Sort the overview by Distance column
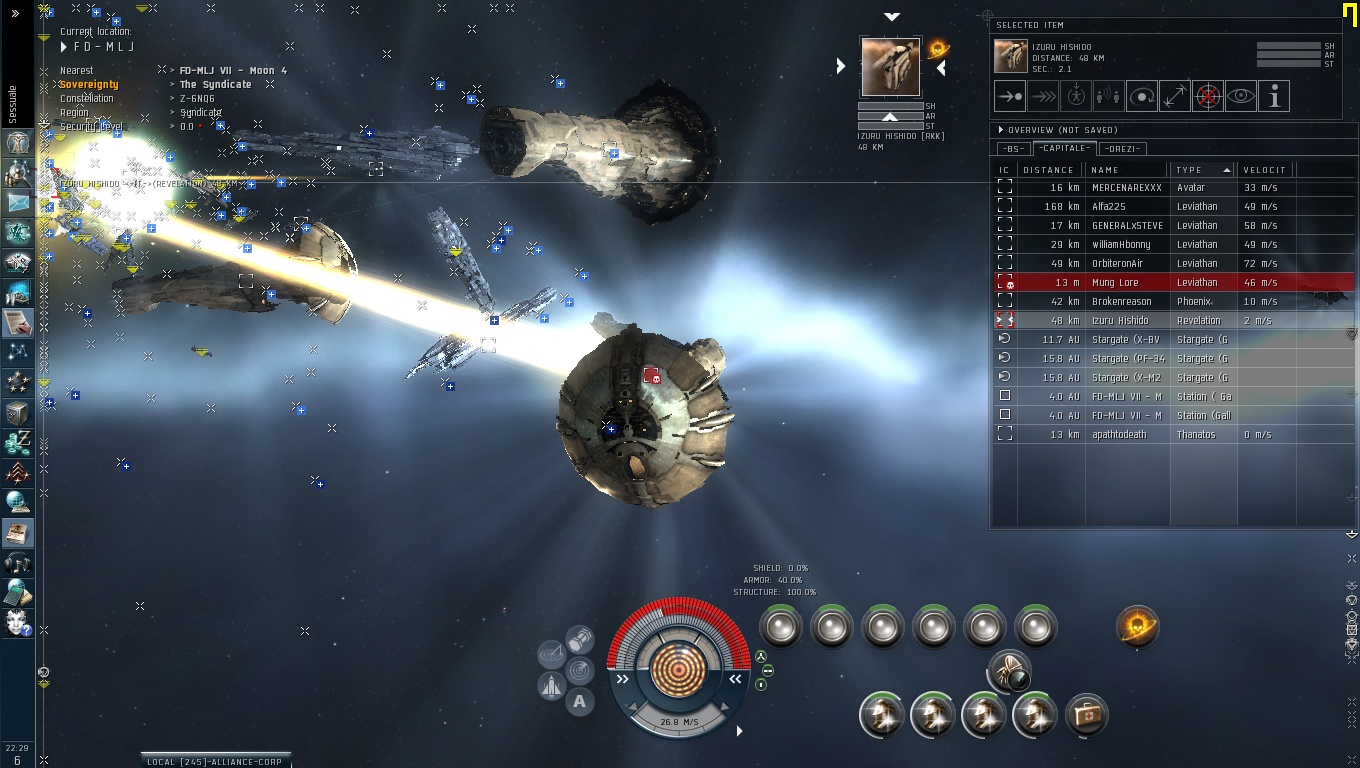The width and height of the screenshot is (1360, 768). (1048, 170)
